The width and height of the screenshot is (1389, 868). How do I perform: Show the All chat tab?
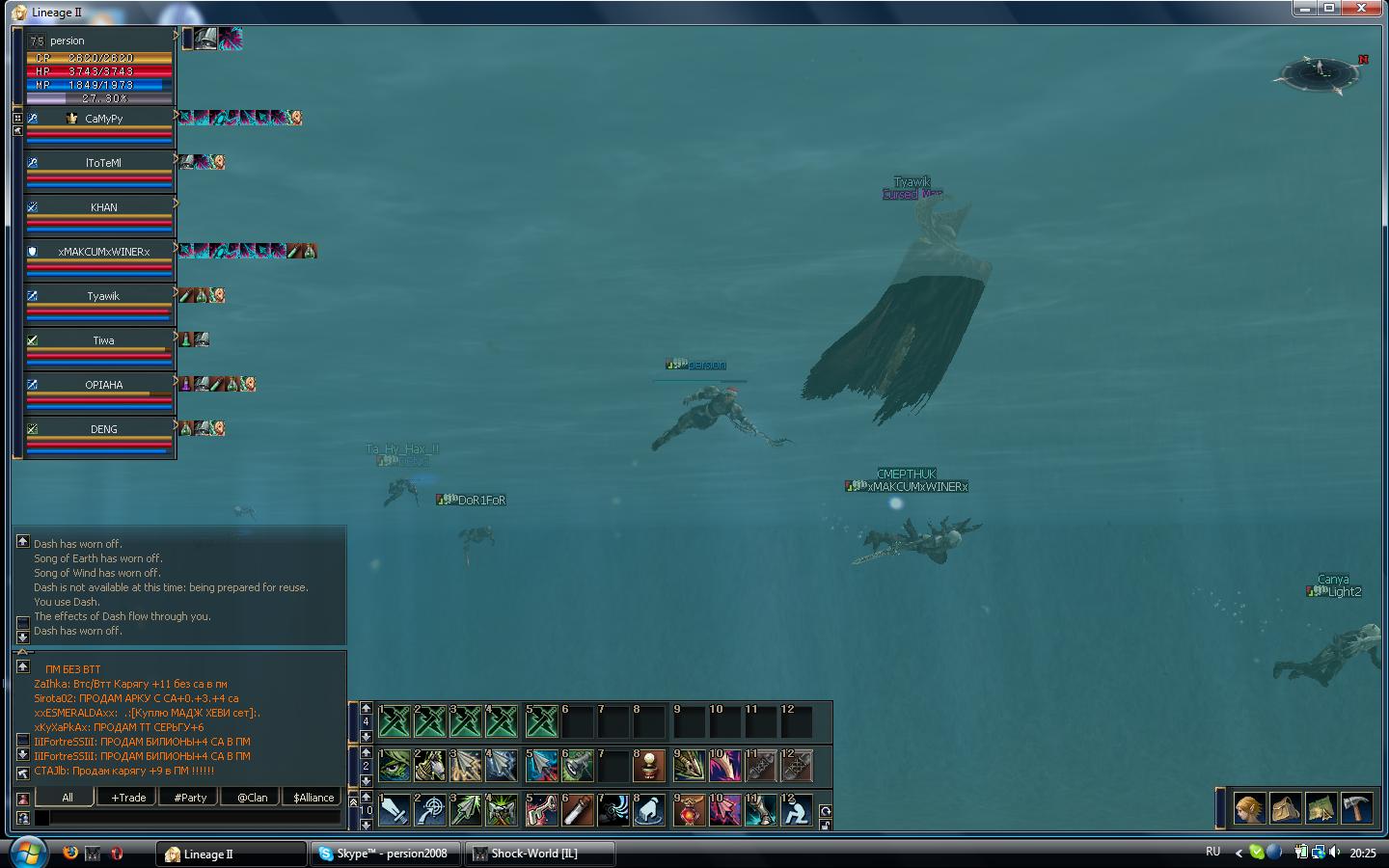coord(67,798)
